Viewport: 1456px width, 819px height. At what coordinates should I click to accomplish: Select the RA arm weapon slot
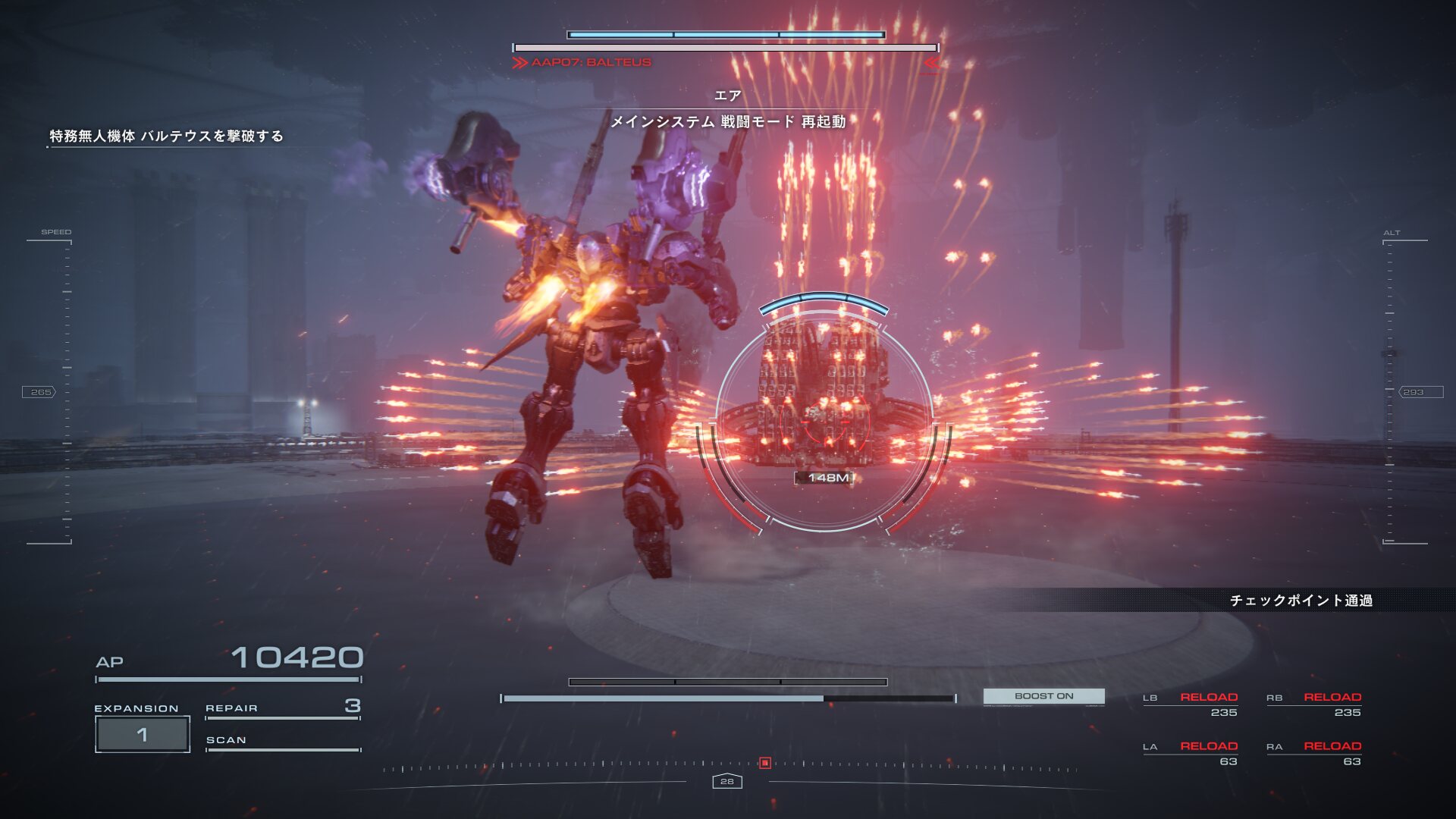pyautogui.click(x=1314, y=753)
